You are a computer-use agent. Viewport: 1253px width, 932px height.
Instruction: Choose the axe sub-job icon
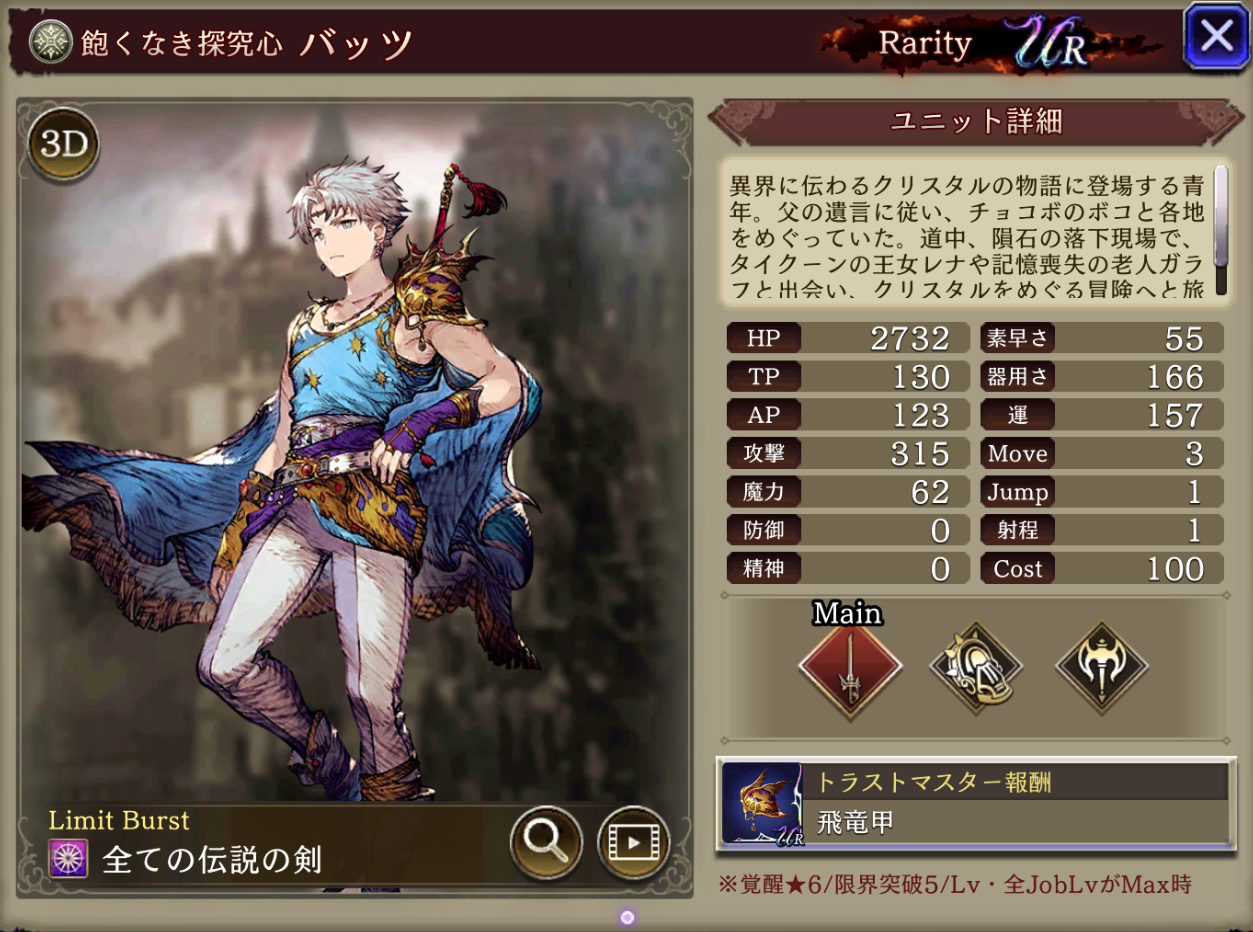click(1102, 667)
